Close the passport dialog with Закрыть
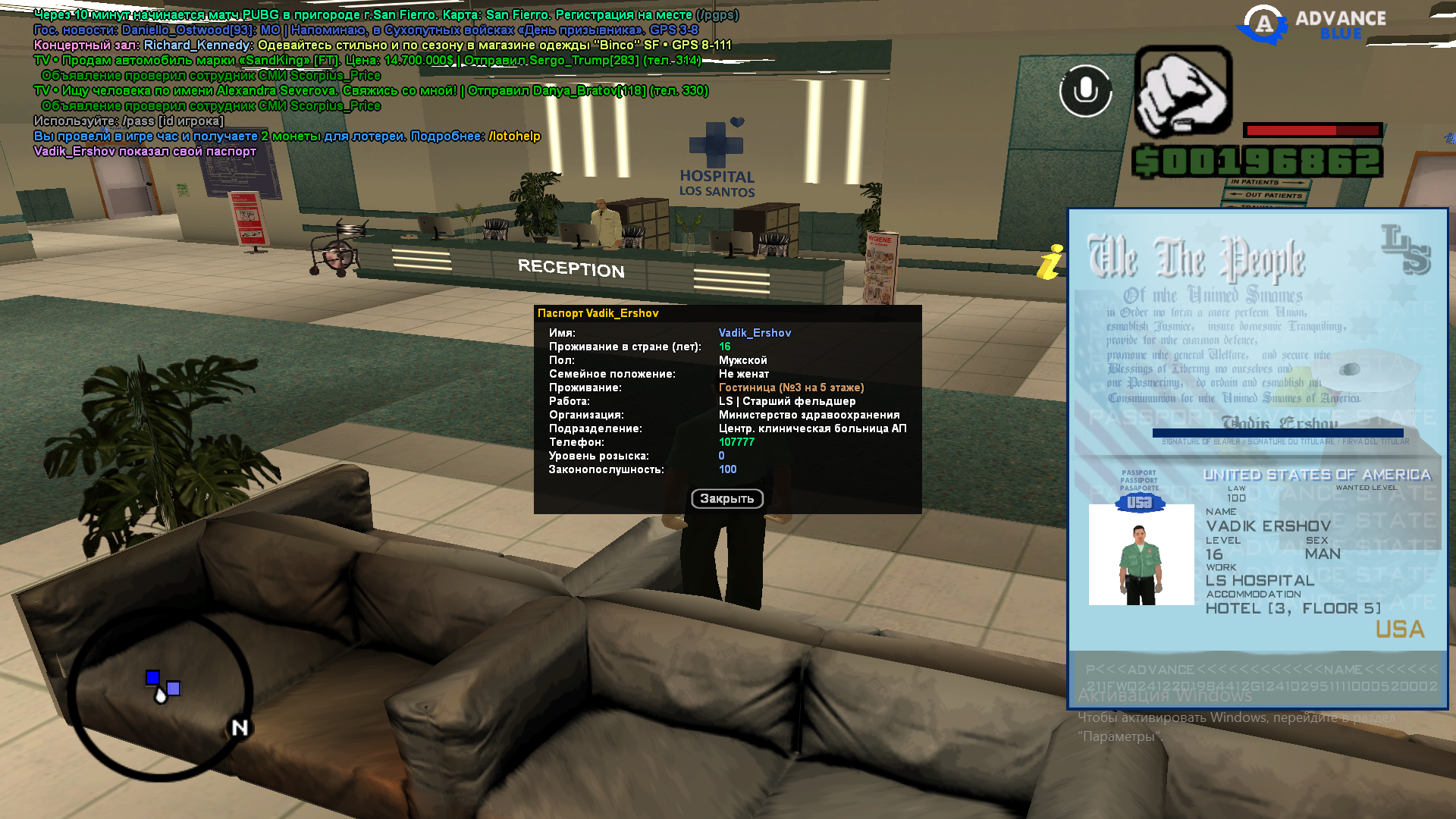The height and width of the screenshot is (819, 1456). point(726,498)
